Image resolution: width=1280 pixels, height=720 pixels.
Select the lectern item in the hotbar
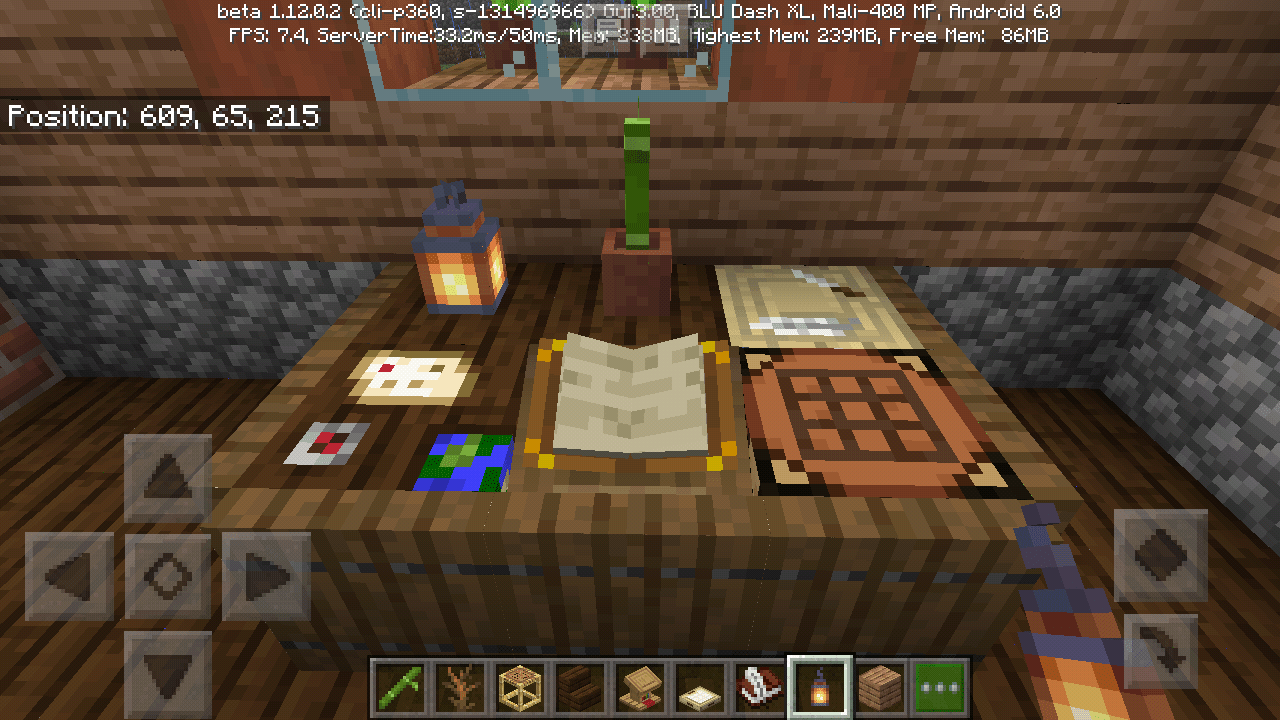coord(640,686)
